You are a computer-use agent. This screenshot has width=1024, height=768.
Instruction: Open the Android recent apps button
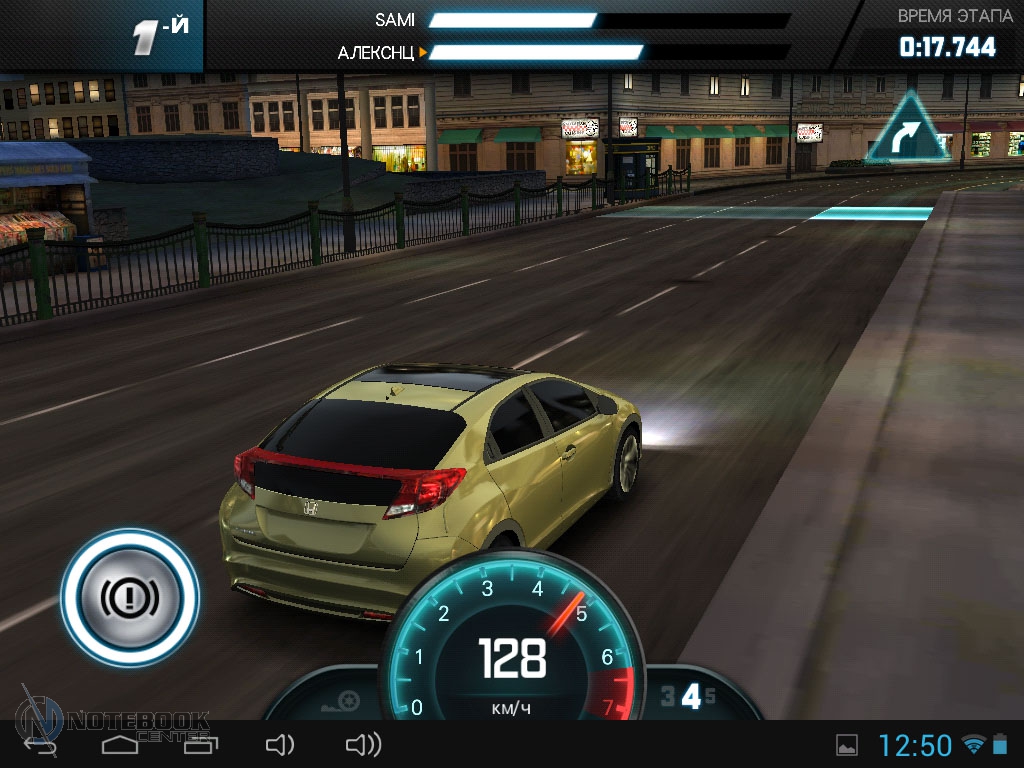pos(199,745)
